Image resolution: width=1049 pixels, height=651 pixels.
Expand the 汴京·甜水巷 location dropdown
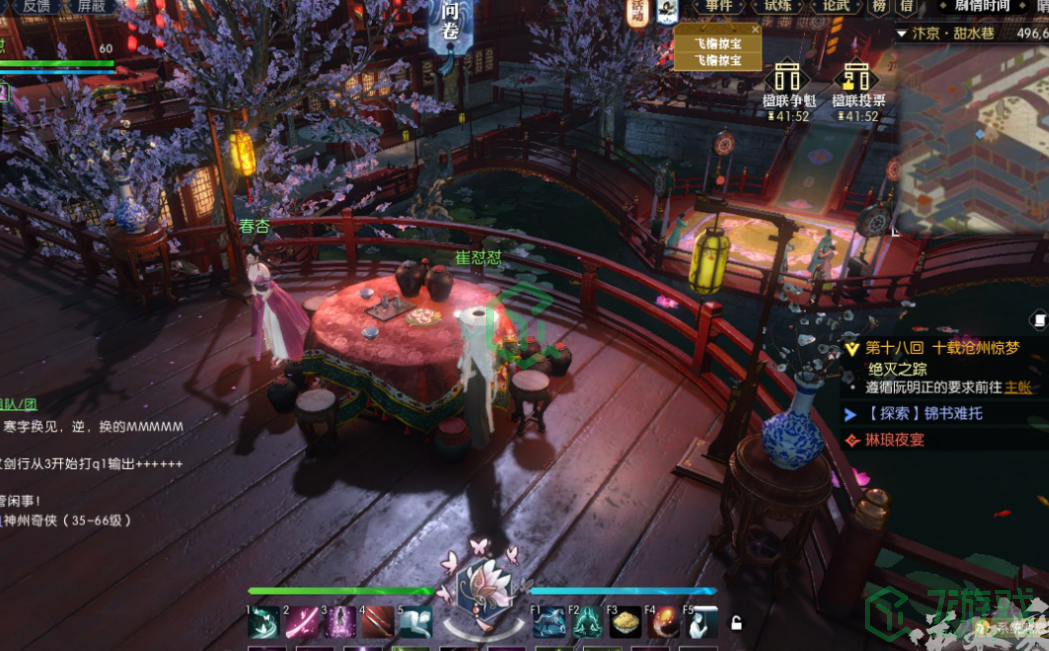(902, 33)
